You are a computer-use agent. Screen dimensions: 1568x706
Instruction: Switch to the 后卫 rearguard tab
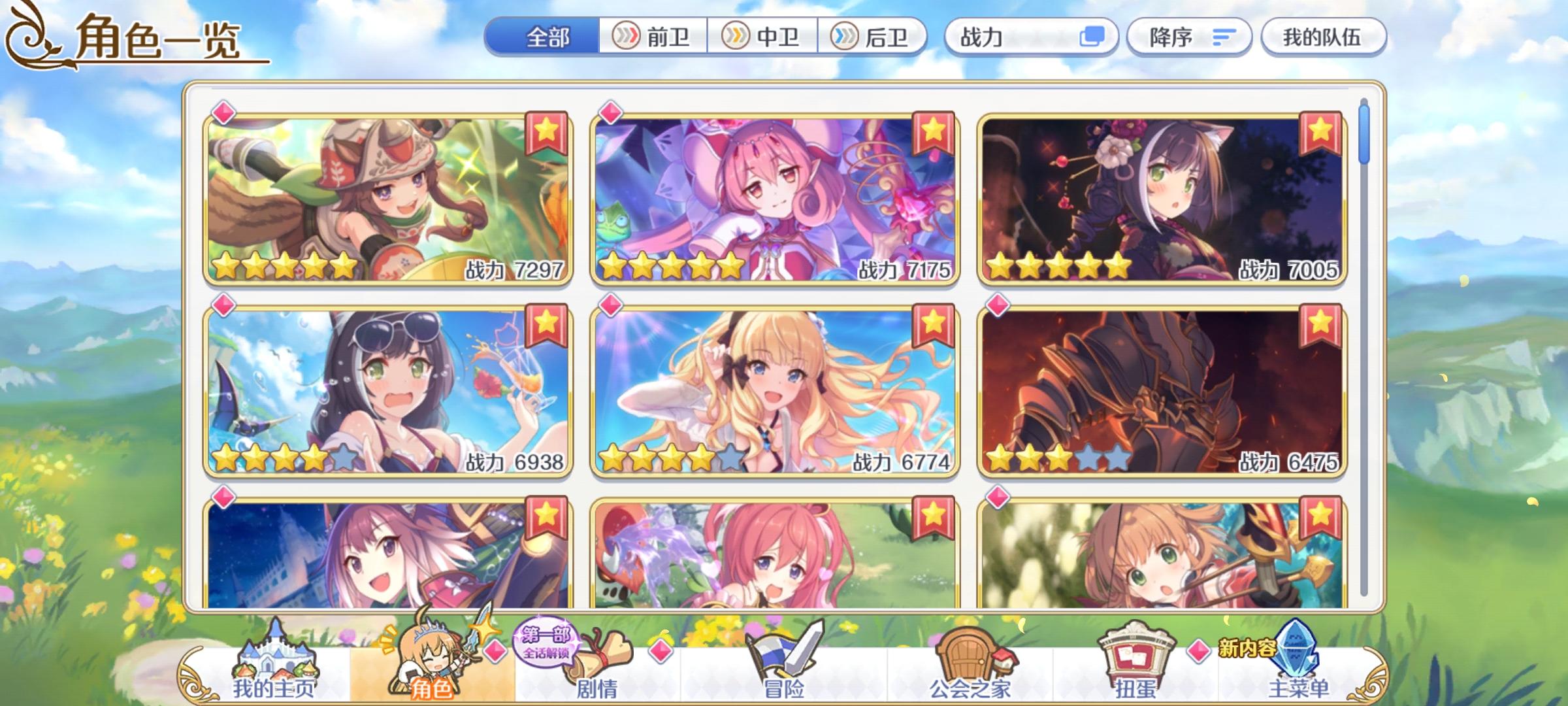pyautogui.click(x=874, y=37)
